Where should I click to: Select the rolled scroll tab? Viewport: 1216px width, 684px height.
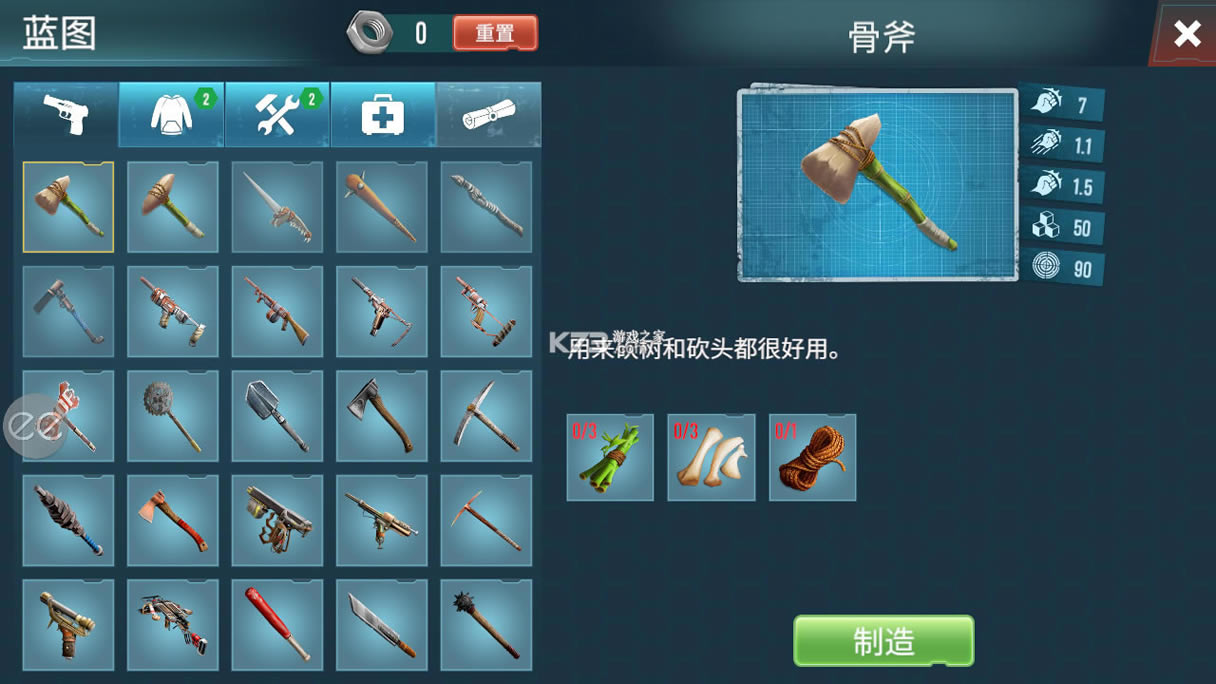point(488,115)
